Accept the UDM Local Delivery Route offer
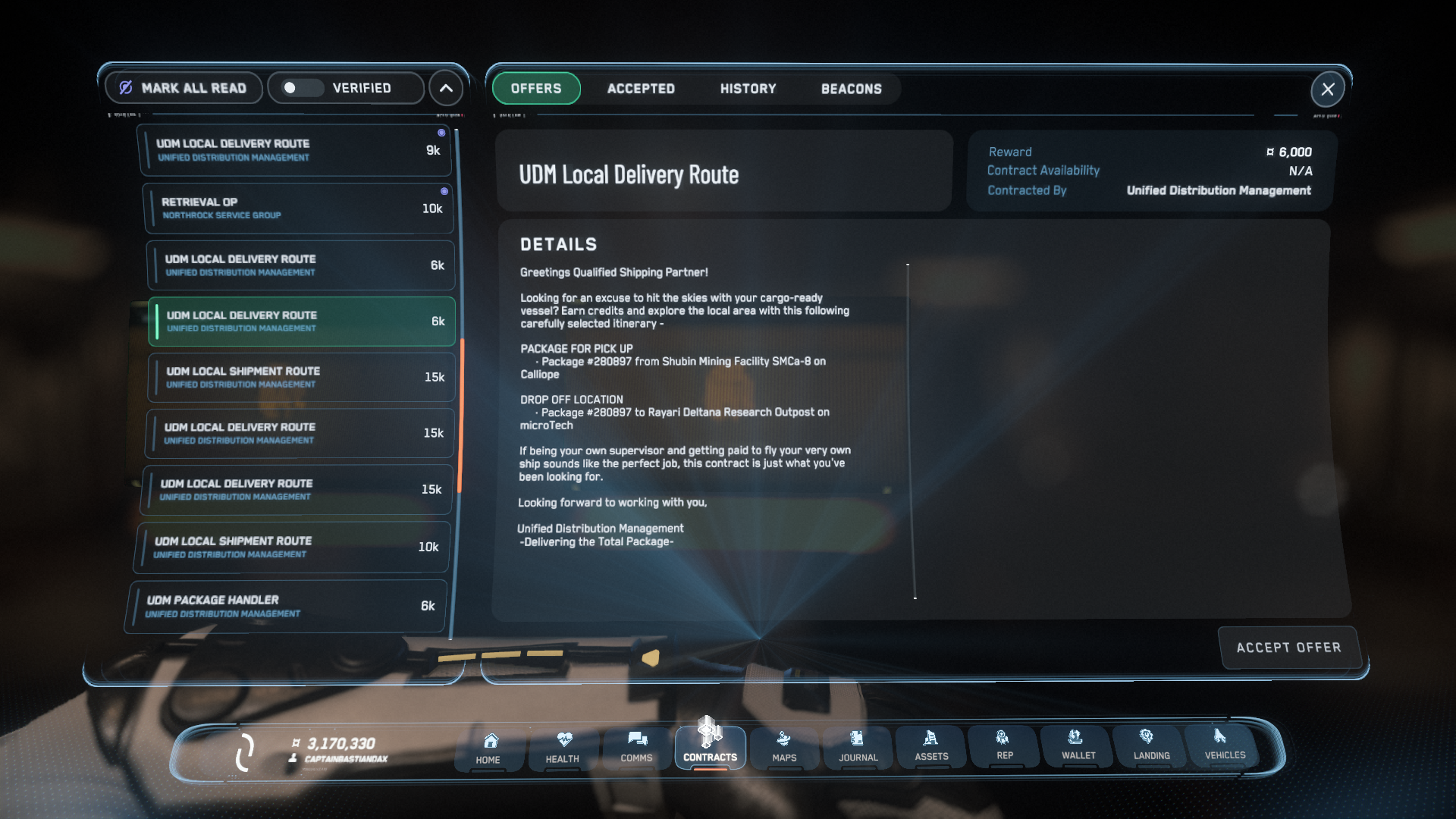Image resolution: width=1456 pixels, height=819 pixels. 1288,648
